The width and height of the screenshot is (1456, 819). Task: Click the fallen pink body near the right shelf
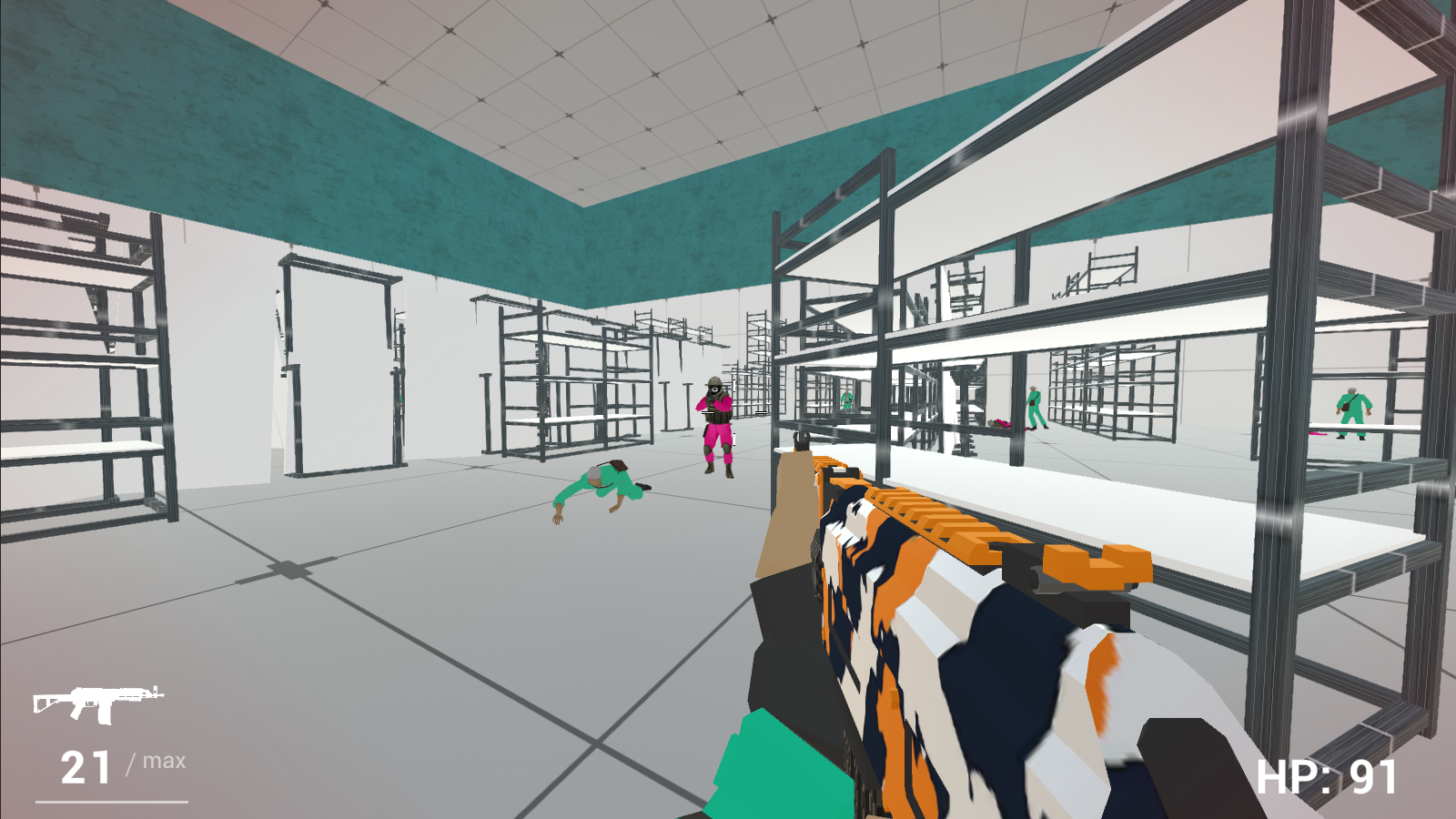coord(1001,423)
